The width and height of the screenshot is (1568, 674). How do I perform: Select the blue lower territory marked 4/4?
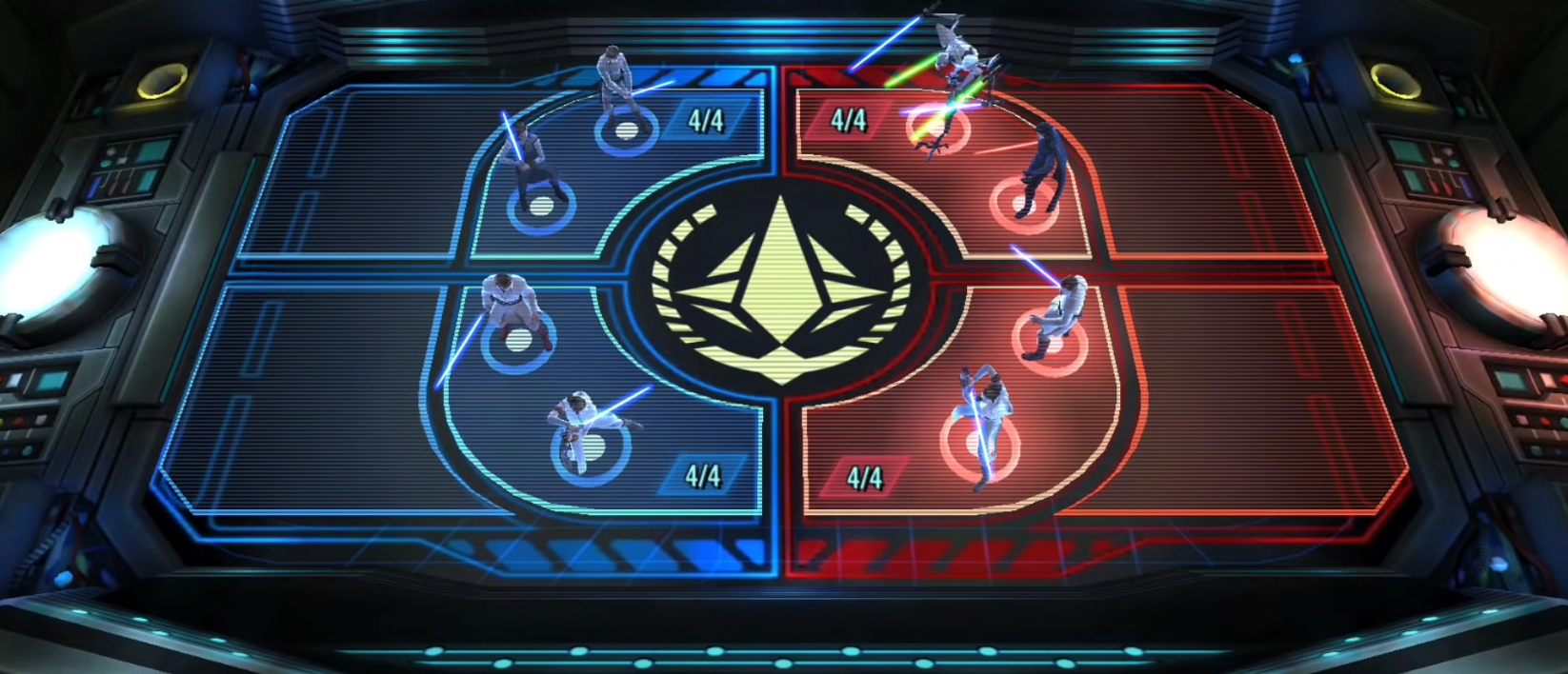(x=703, y=476)
